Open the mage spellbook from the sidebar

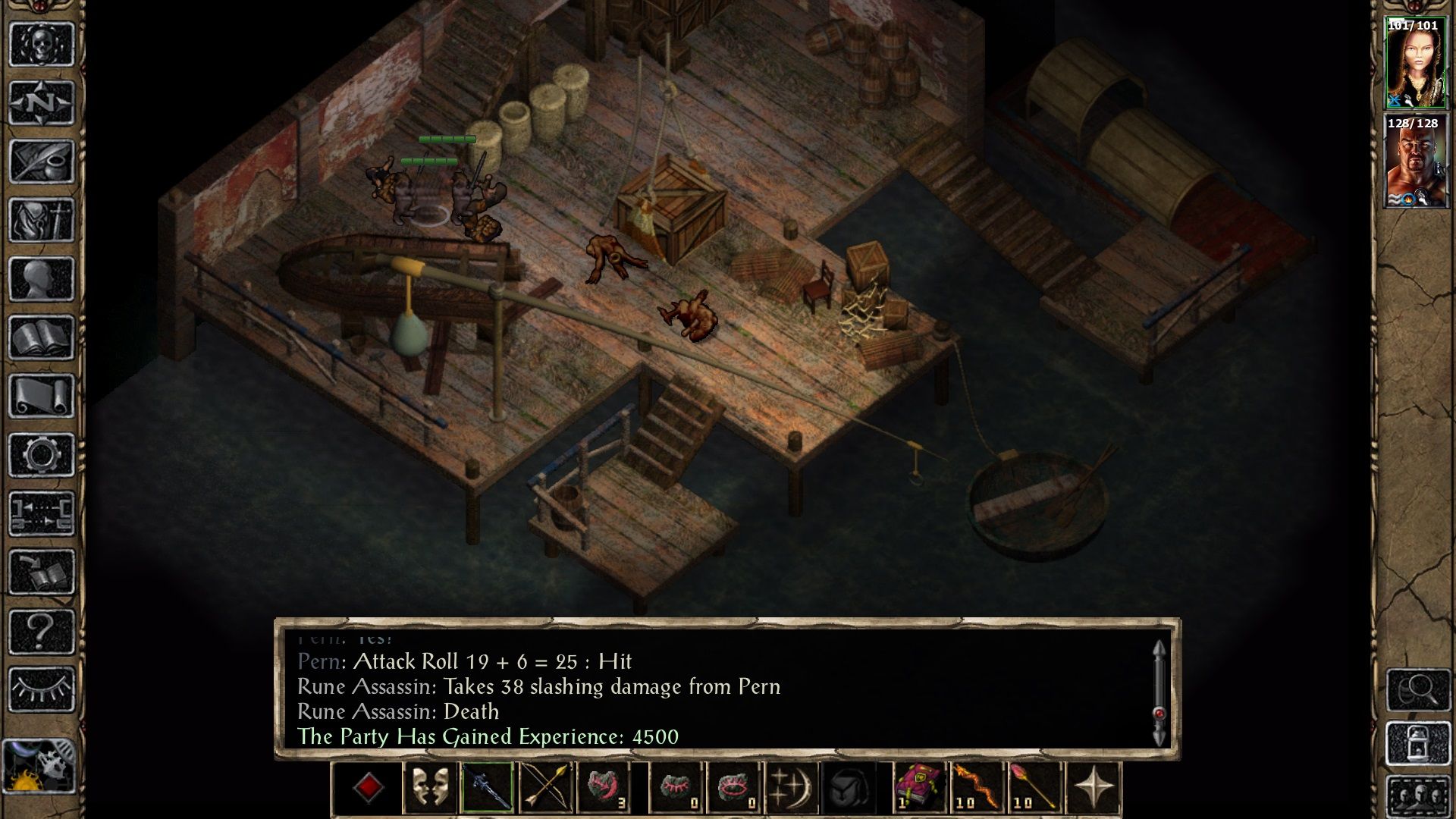point(42,337)
